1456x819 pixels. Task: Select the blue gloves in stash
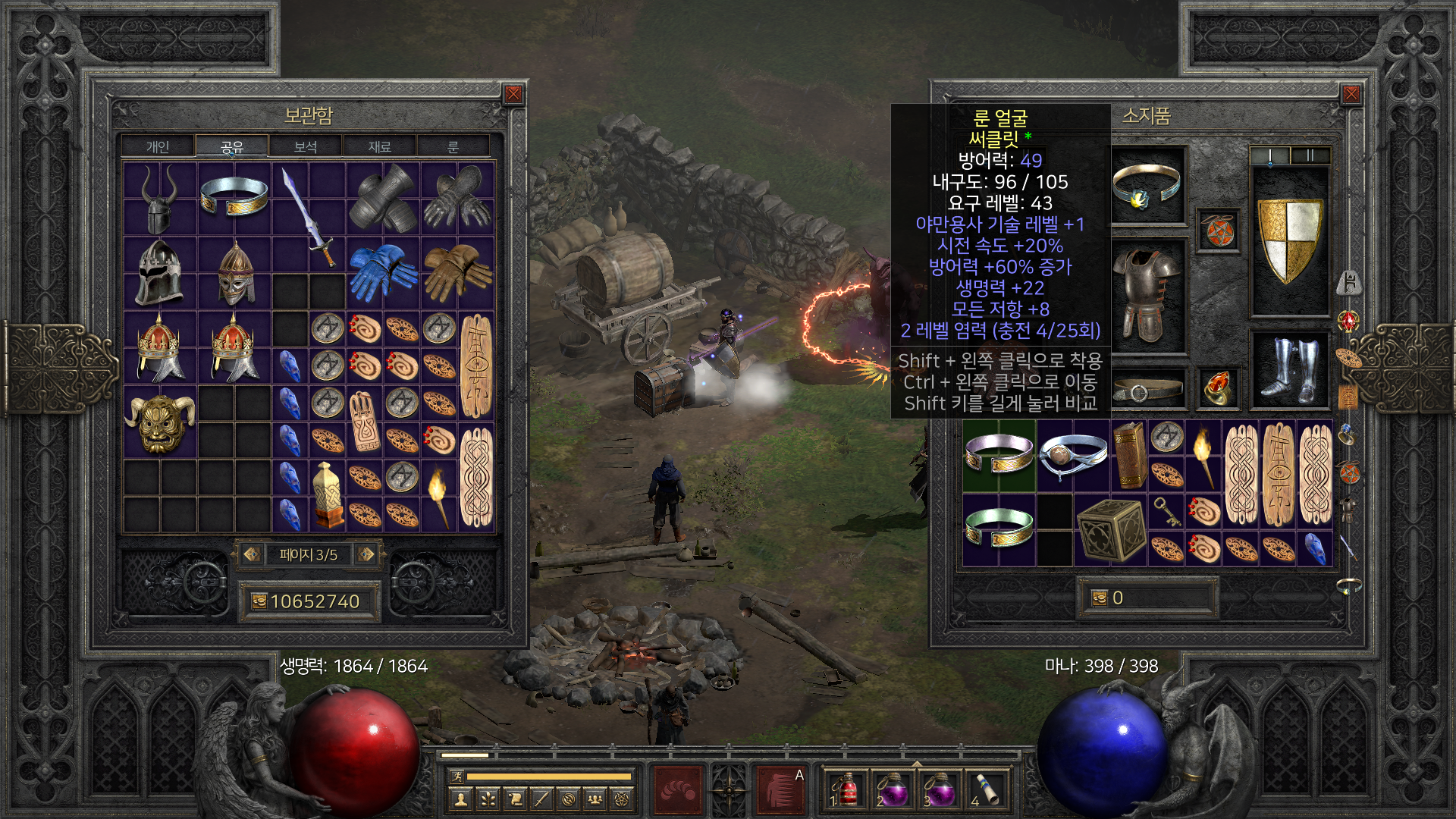tap(383, 271)
